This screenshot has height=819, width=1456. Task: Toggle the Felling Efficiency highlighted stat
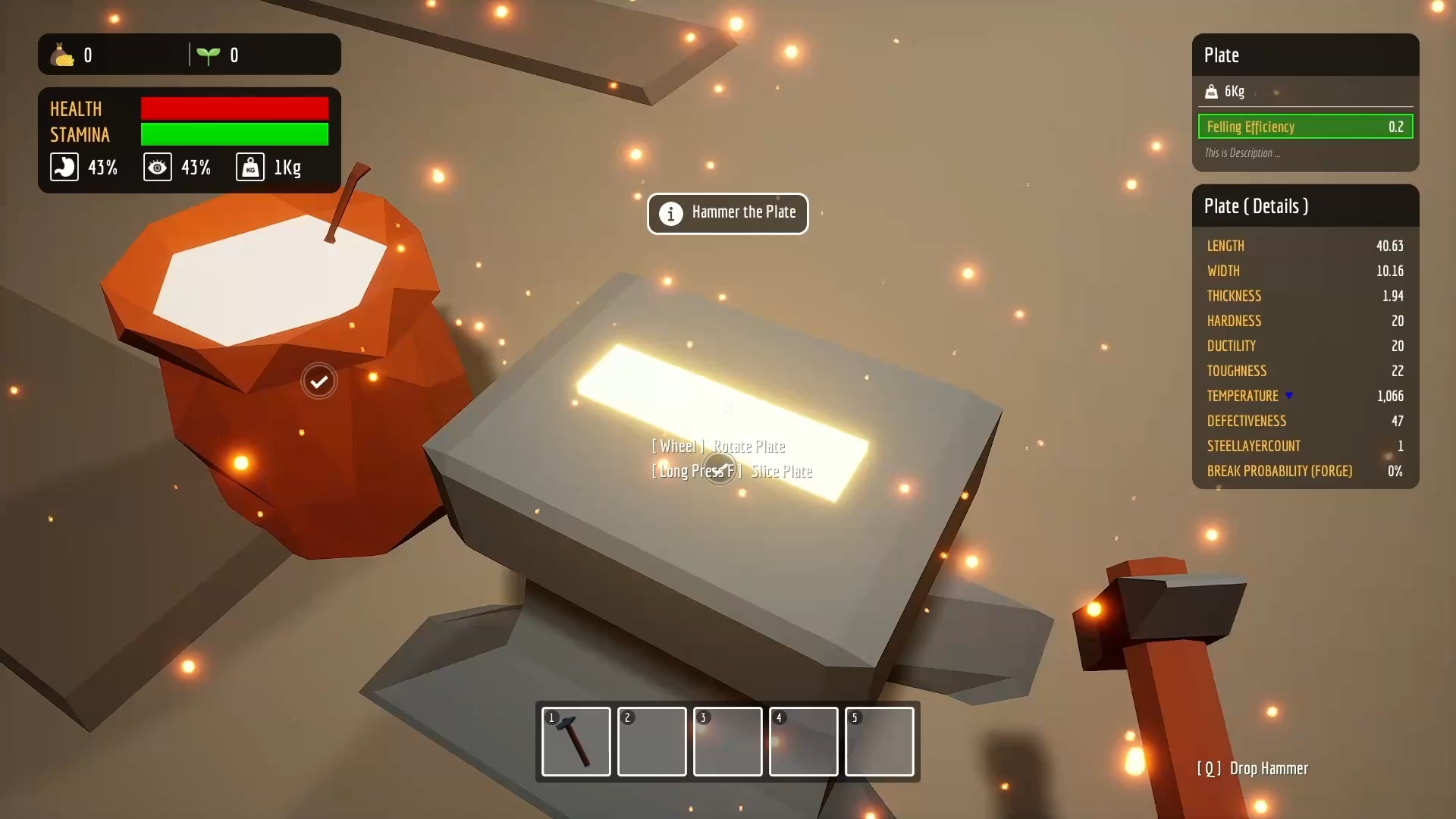pos(1304,127)
